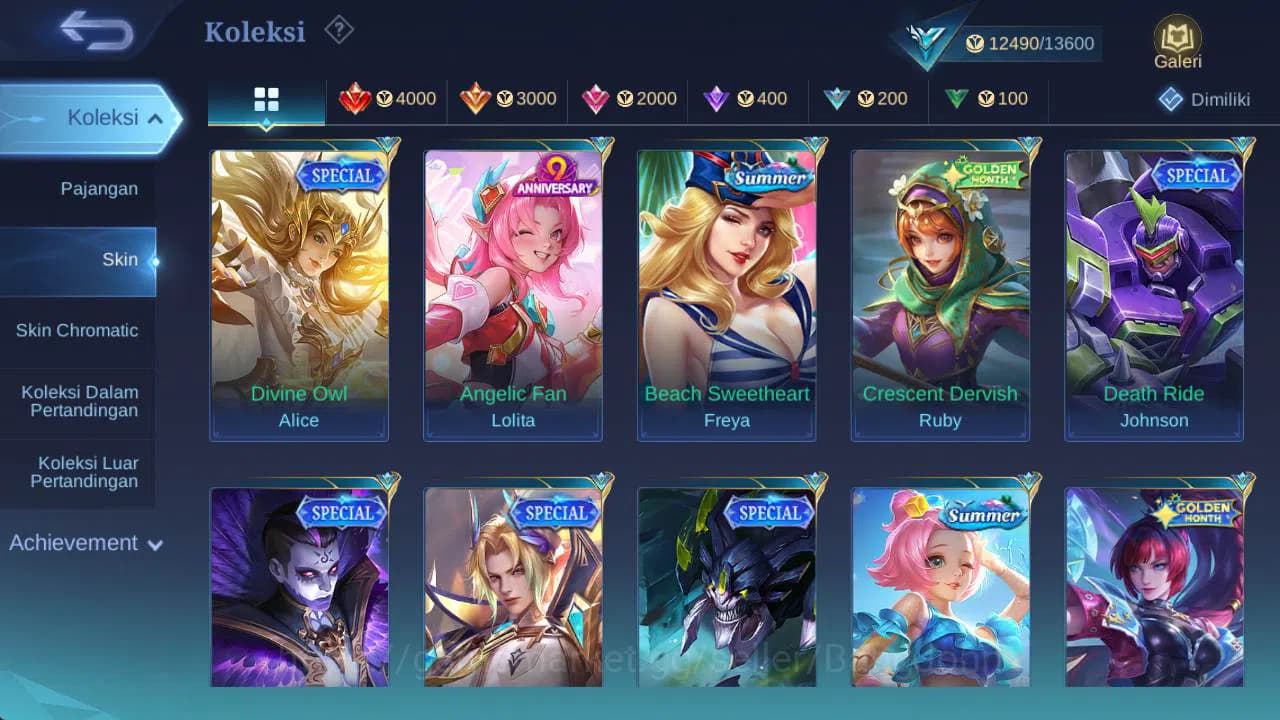Open the Galeri icon at top right
This screenshot has width=1280, height=720.
pyautogui.click(x=1177, y=40)
